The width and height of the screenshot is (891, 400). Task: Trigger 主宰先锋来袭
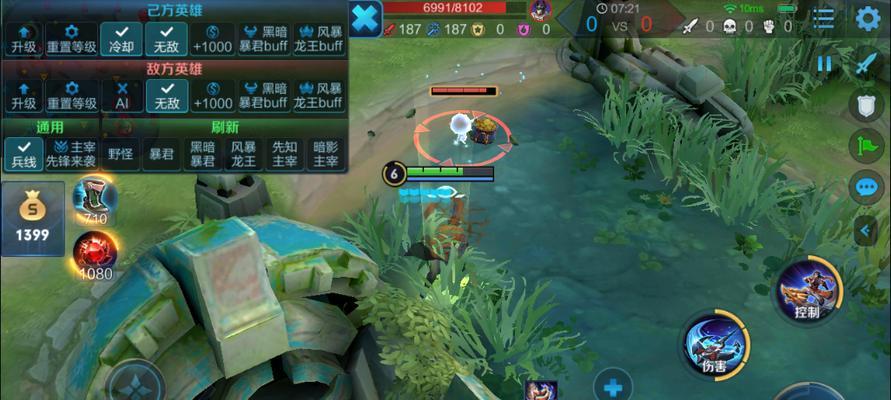(72, 153)
